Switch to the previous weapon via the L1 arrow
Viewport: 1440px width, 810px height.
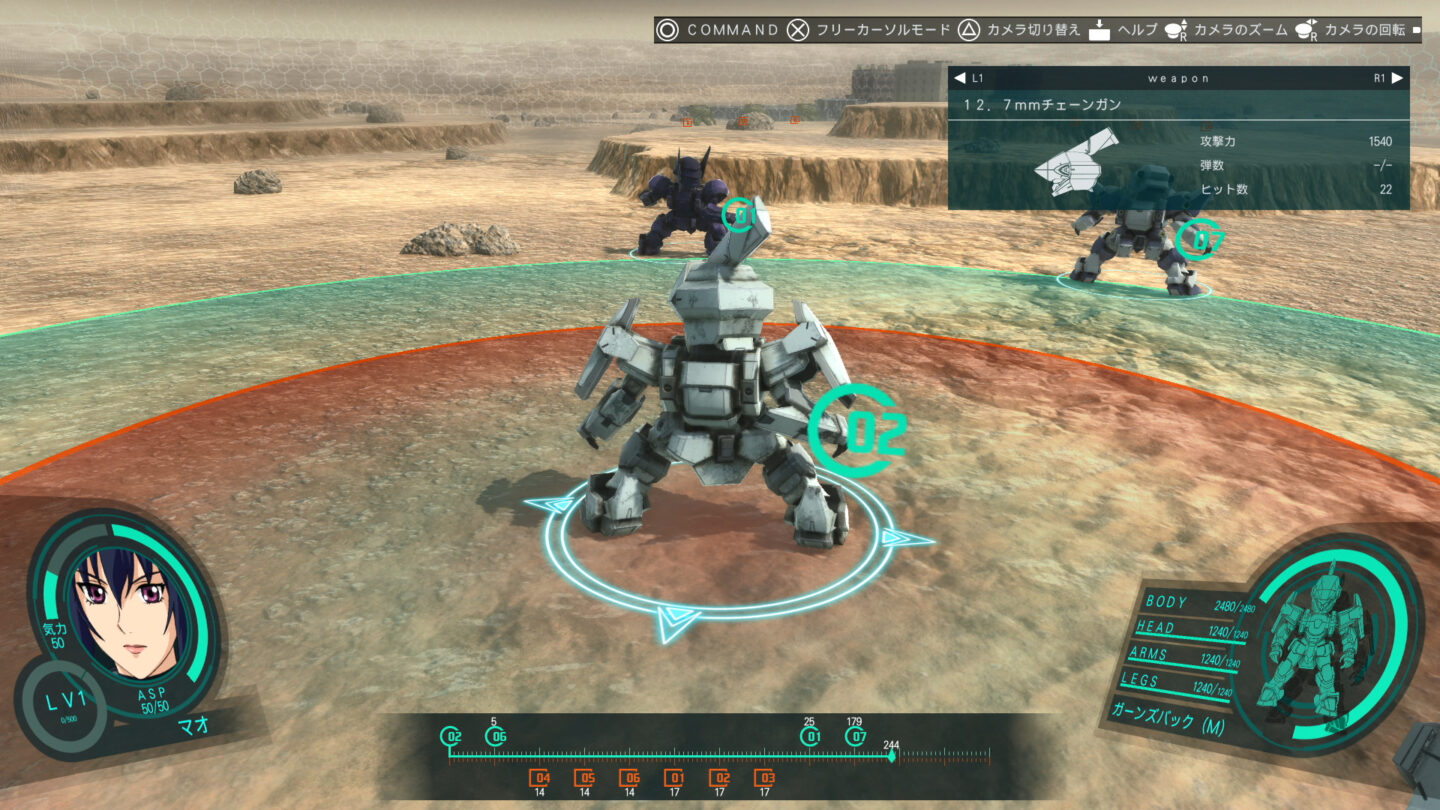pos(961,77)
